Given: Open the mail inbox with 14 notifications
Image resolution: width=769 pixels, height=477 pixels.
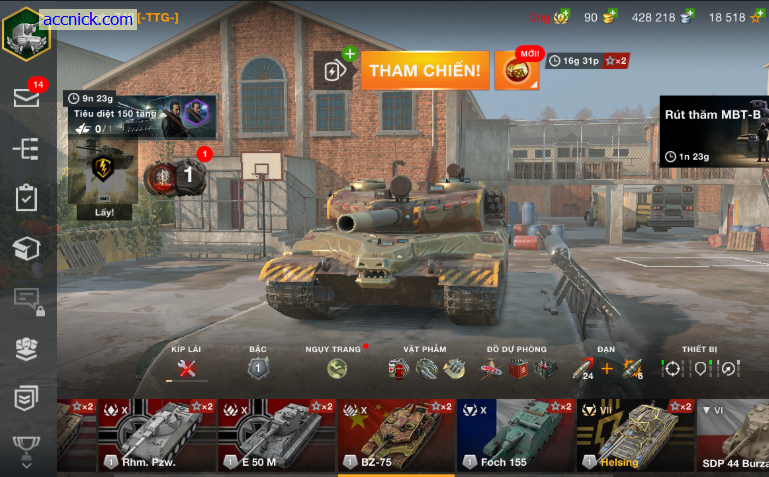Looking at the screenshot, I should [26, 97].
